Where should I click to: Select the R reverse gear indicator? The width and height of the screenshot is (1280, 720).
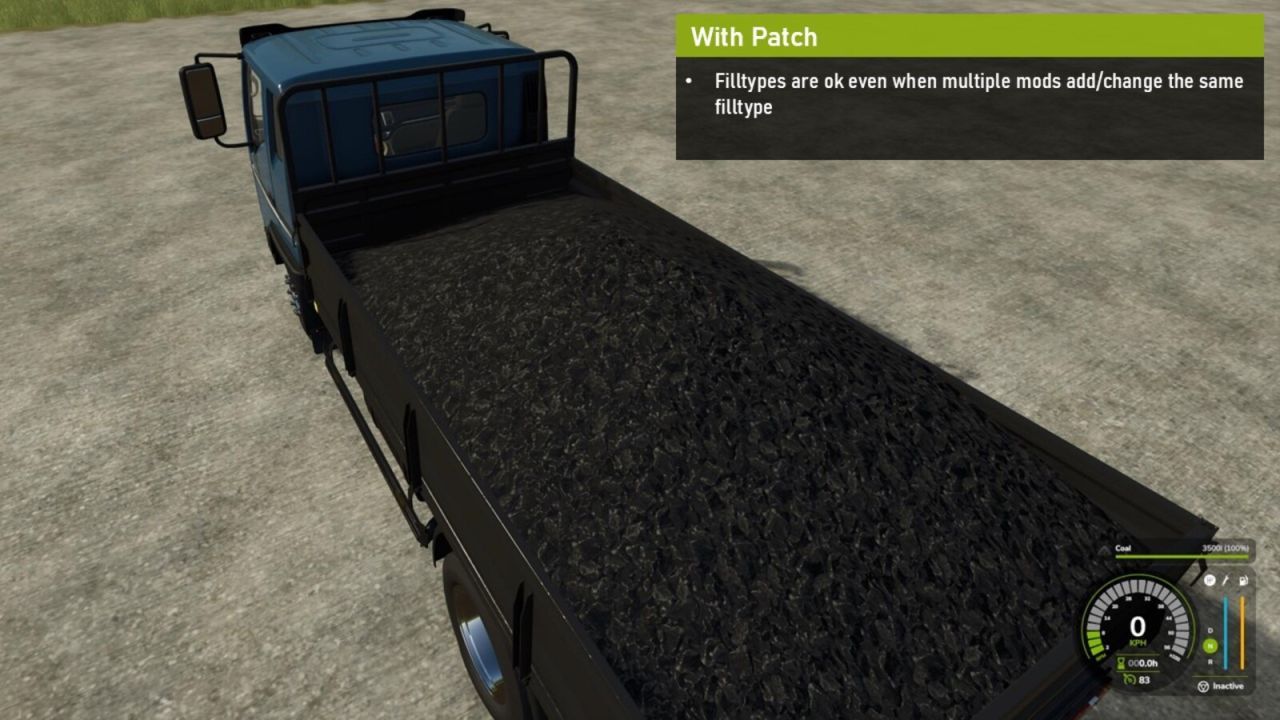(1211, 662)
